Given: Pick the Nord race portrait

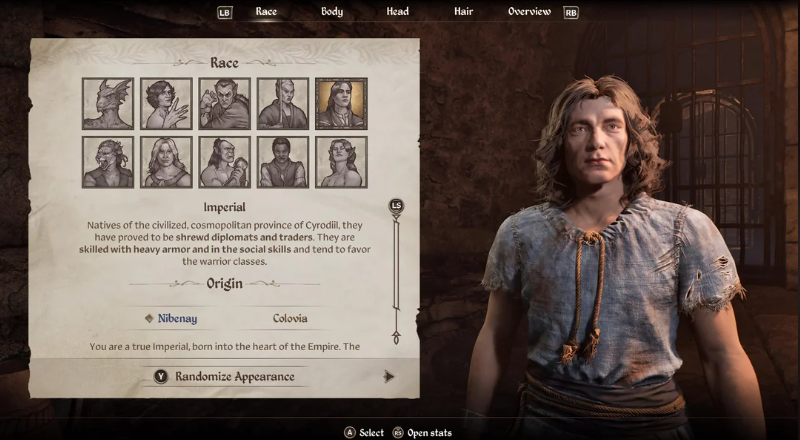Looking at the screenshot, I should (x=166, y=162).
